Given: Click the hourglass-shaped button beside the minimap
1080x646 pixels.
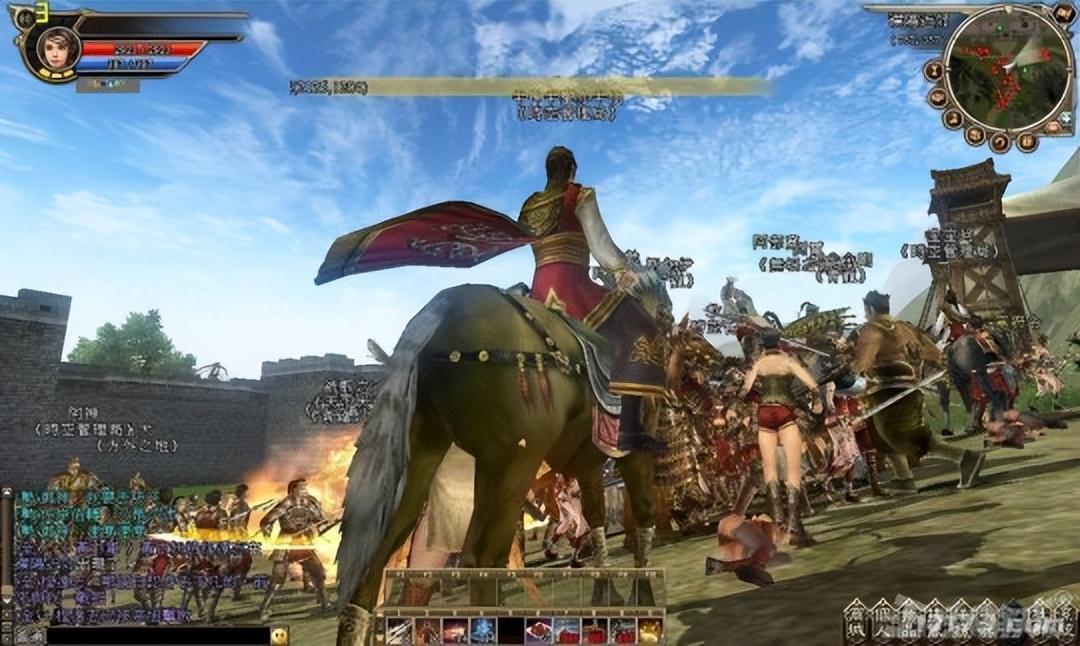Looking at the screenshot, I should click(x=933, y=71).
